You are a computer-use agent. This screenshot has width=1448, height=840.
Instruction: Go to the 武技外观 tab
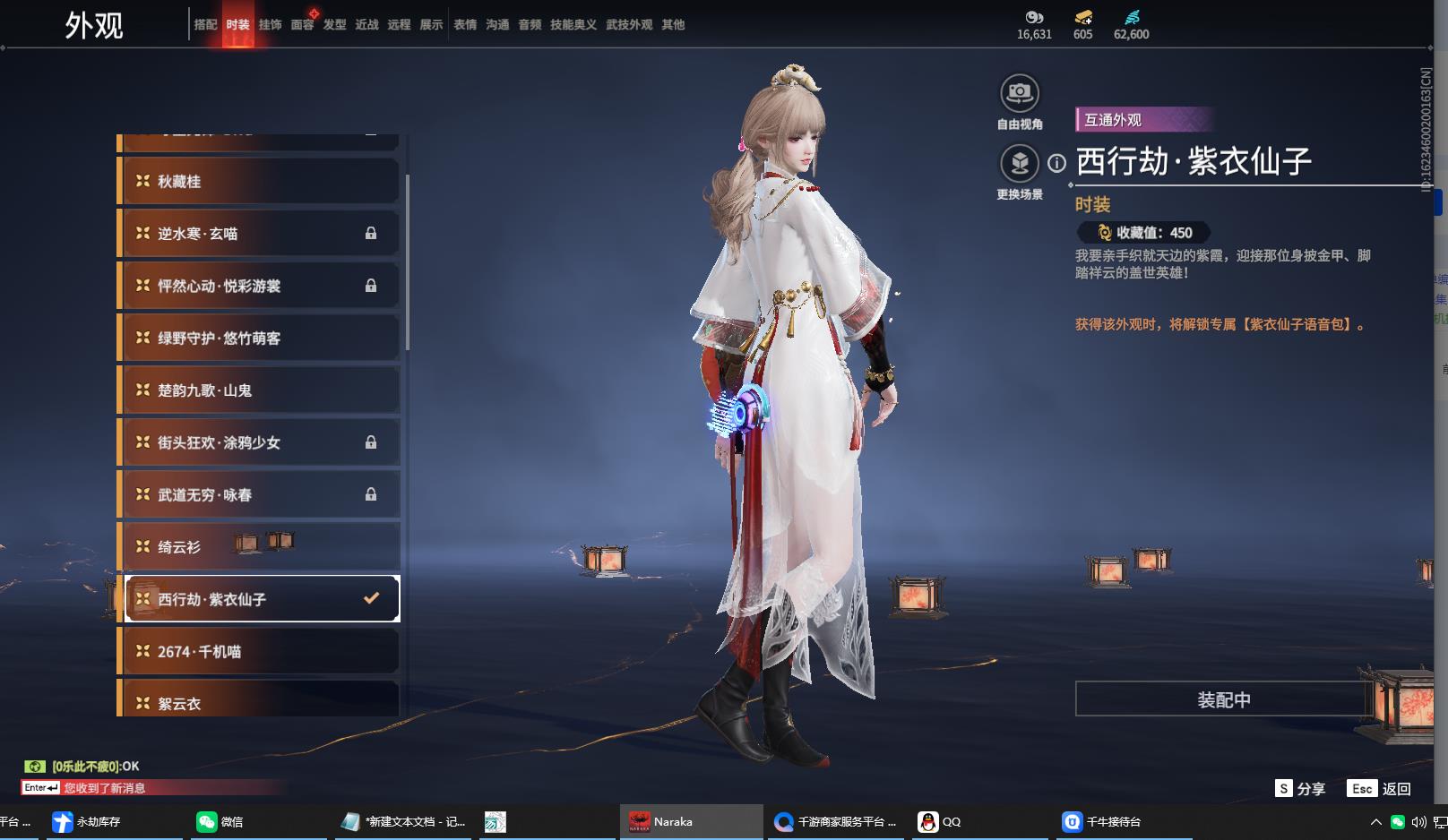coord(629,25)
